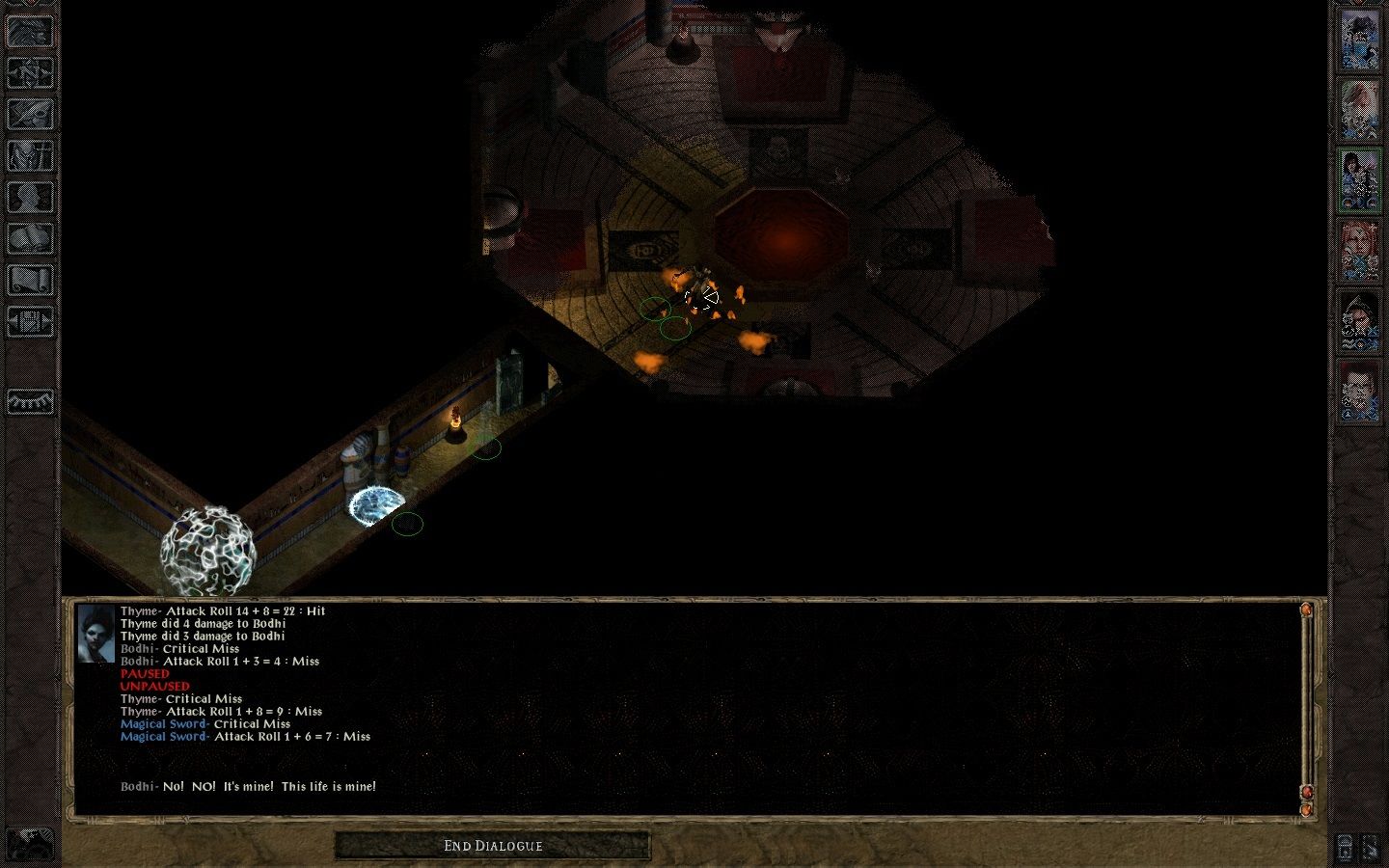
Task: Select the hooded fifth party portrait
Action: pos(1359,321)
